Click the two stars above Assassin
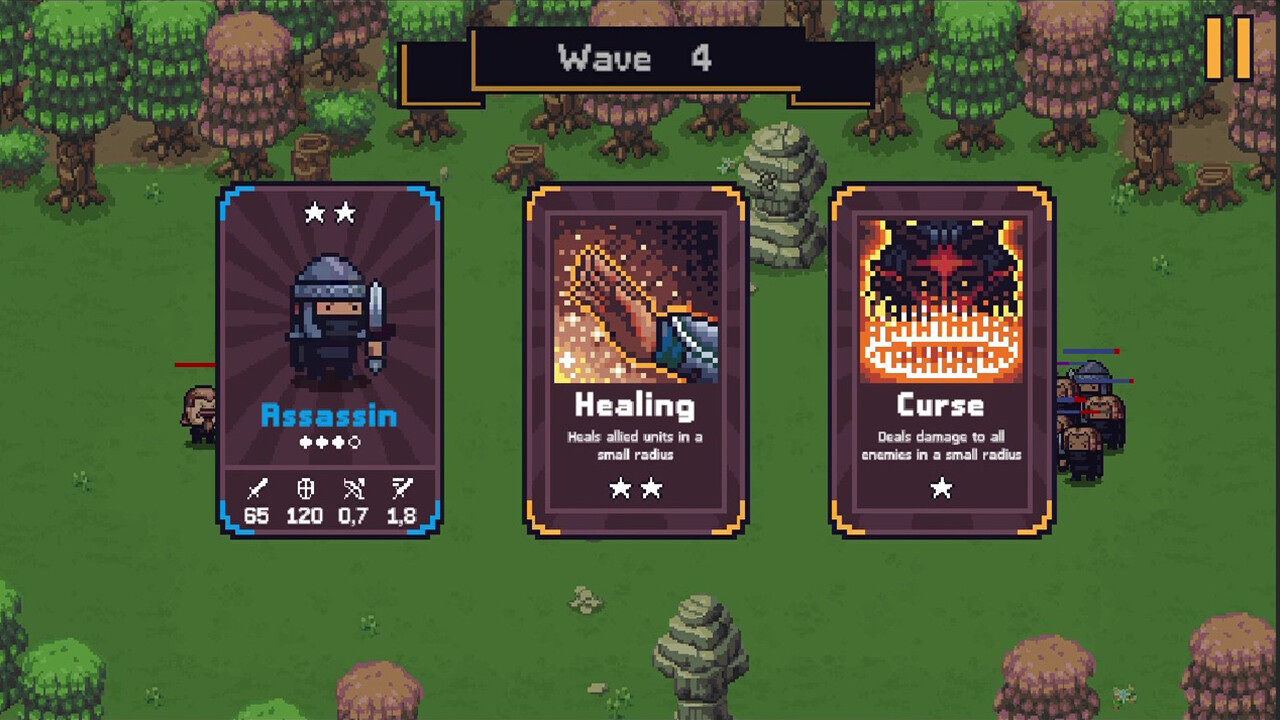This screenshot has width=1280, height=720. click(x=329, y=213)
